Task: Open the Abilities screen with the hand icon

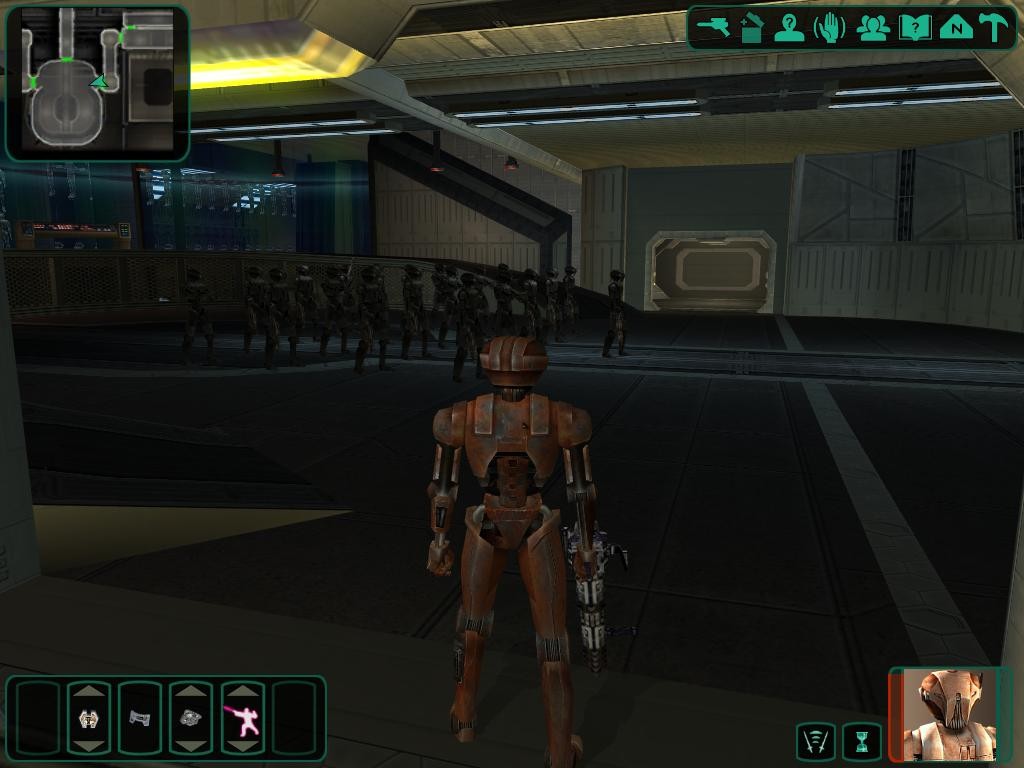Action: pyautogui.click(x=830, y=27)
